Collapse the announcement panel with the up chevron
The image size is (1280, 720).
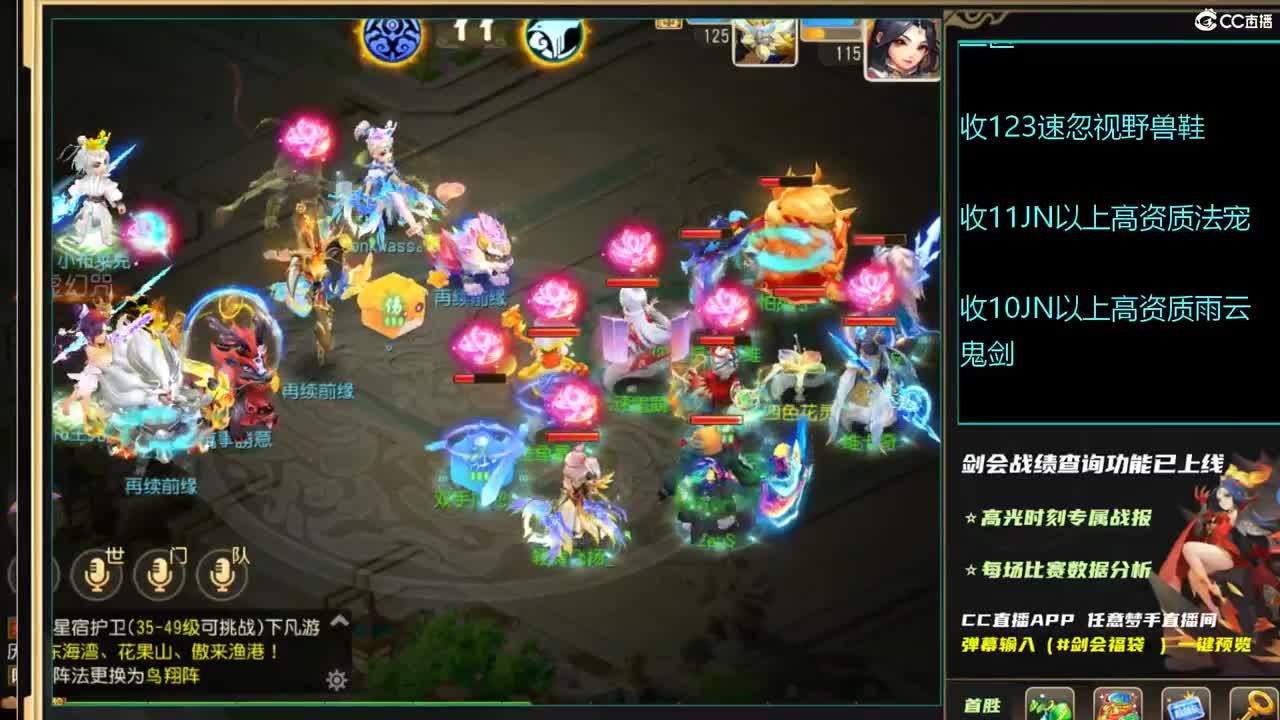(x=339, y=621)
